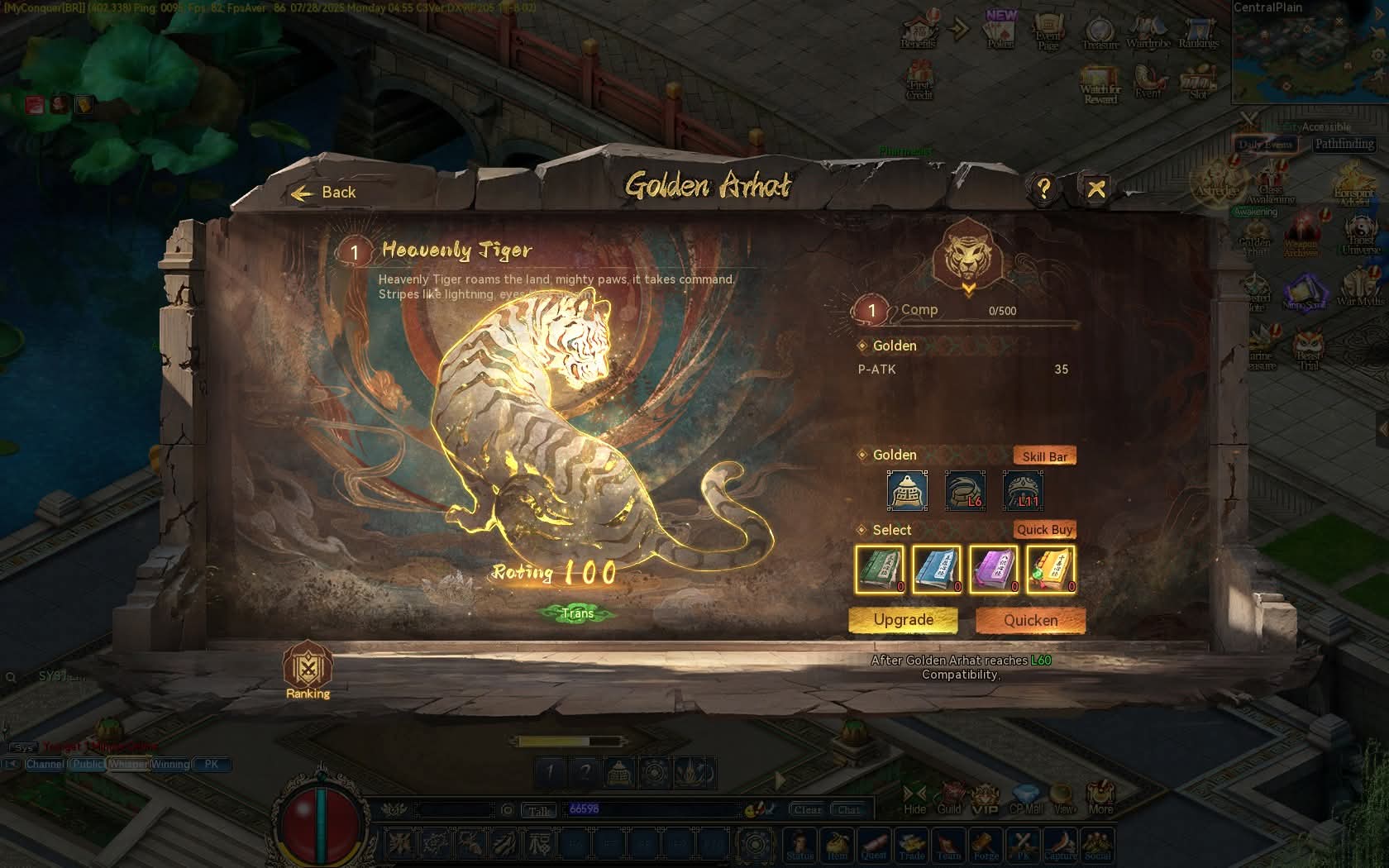1389x868 pixels.
Task: Select the L11 locked golden skill
Action: point(1023,491)
